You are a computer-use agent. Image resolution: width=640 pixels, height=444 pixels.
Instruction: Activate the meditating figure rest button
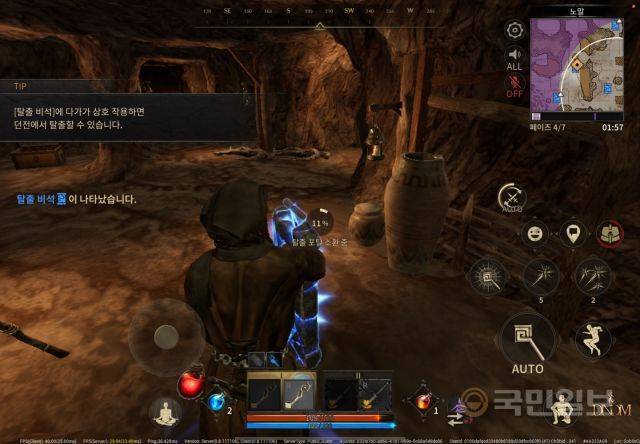click(165, 411)
